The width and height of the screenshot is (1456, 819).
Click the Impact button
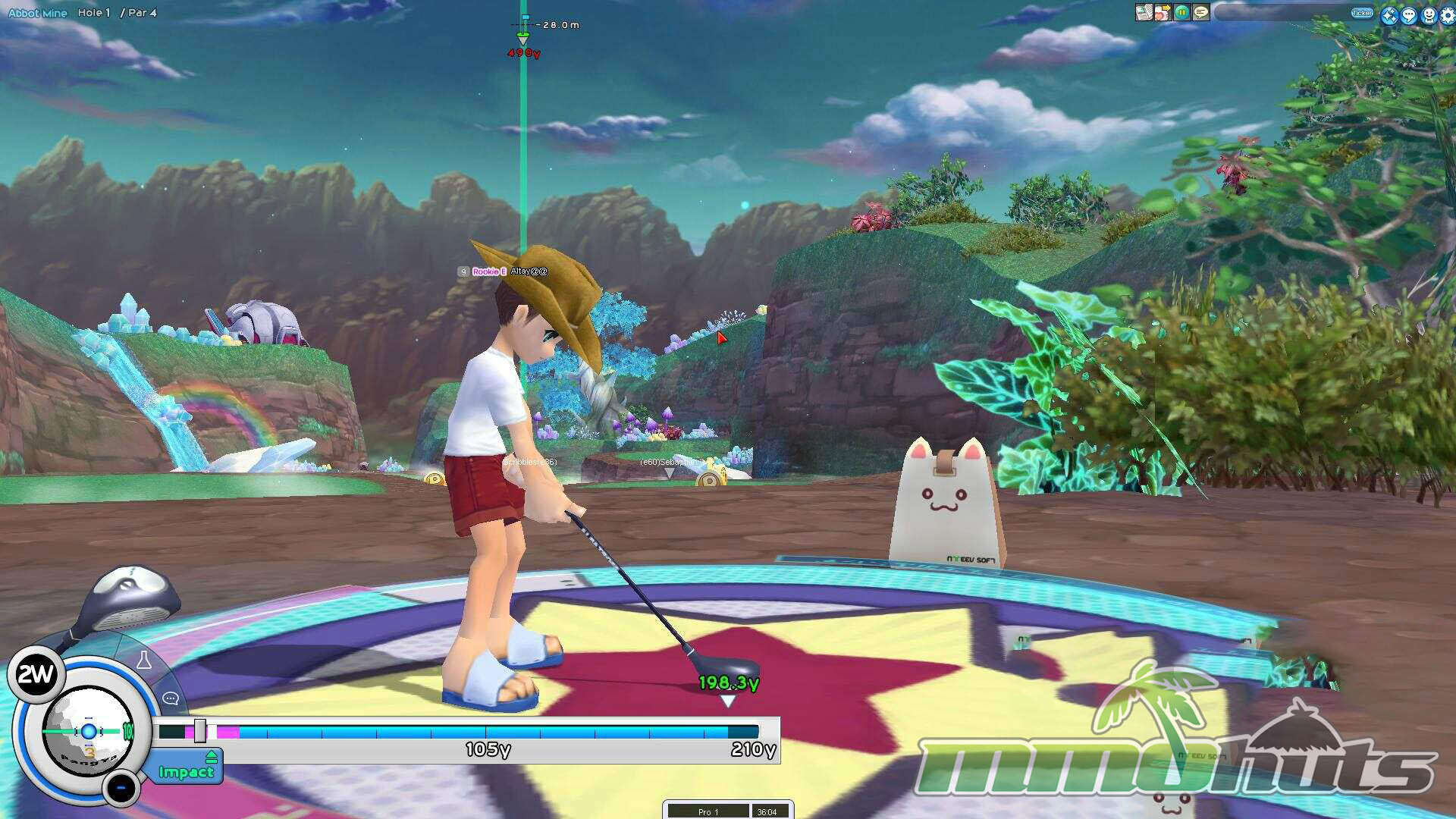tap(186, 771)
